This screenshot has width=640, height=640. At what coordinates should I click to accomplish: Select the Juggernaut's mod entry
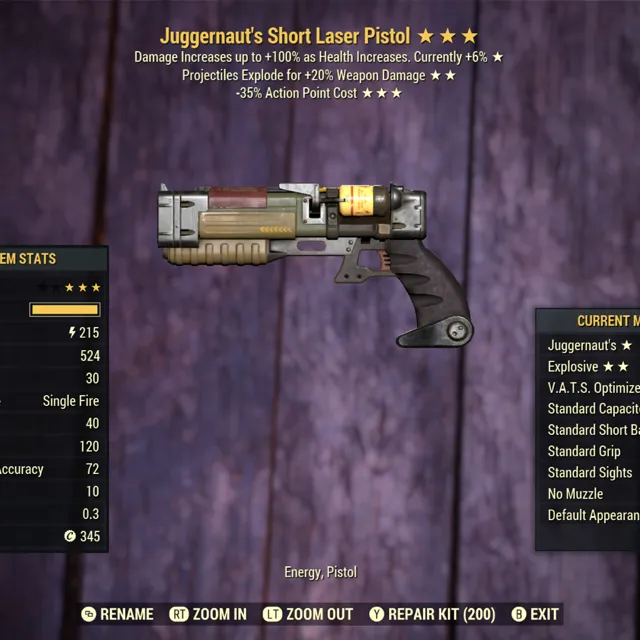(x=590, y=345)
